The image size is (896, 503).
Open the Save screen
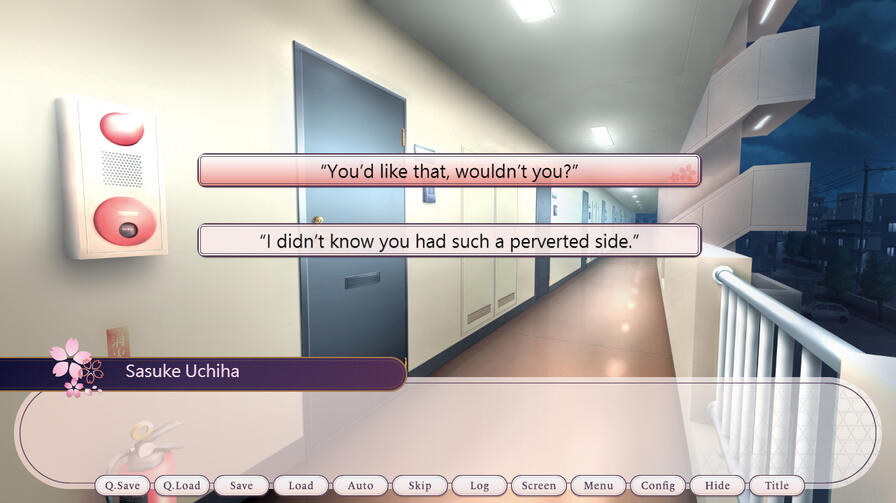[x=241, y=486]
